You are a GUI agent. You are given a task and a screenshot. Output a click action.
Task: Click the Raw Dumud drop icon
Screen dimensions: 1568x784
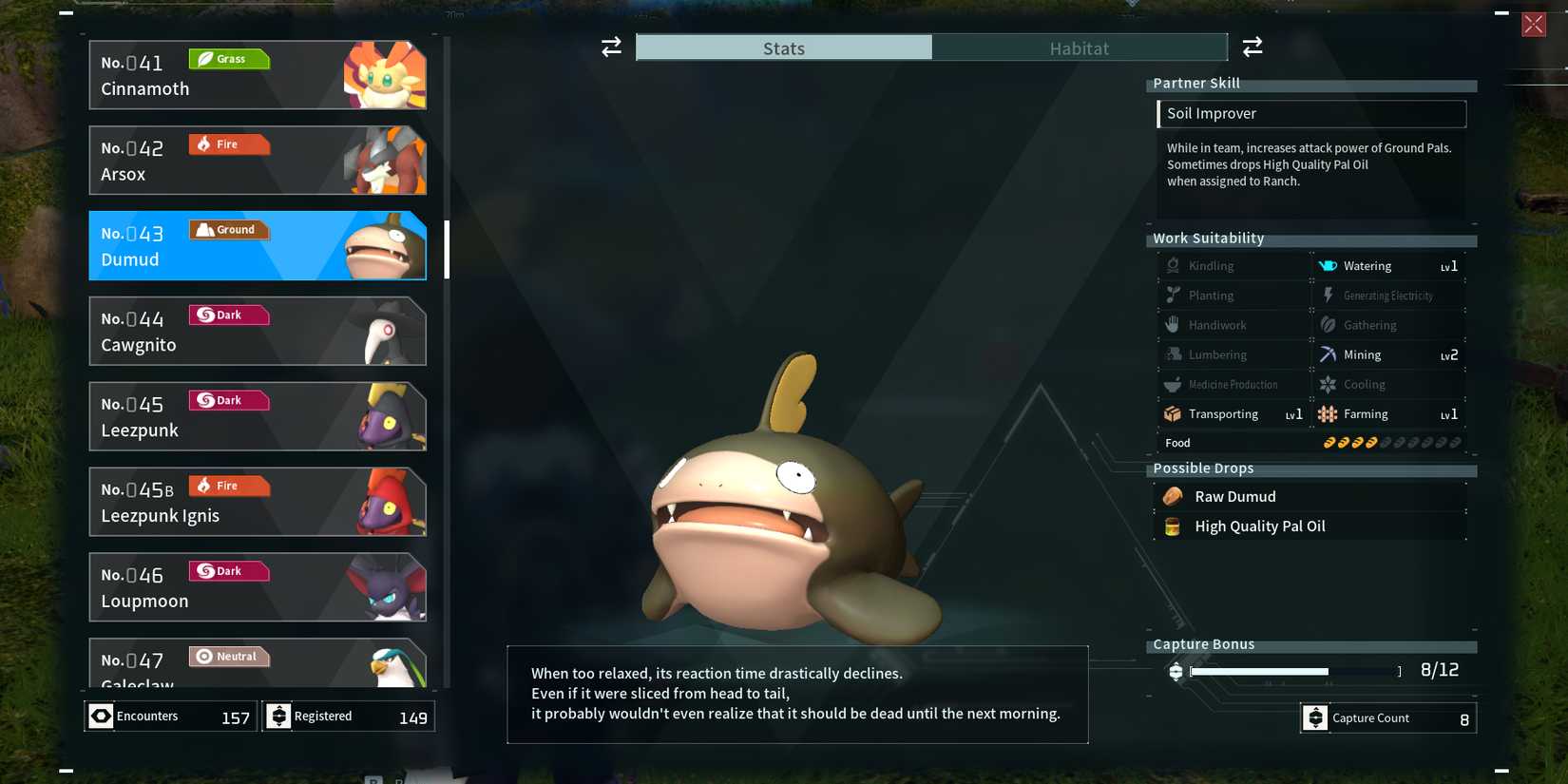[1172, 495]
